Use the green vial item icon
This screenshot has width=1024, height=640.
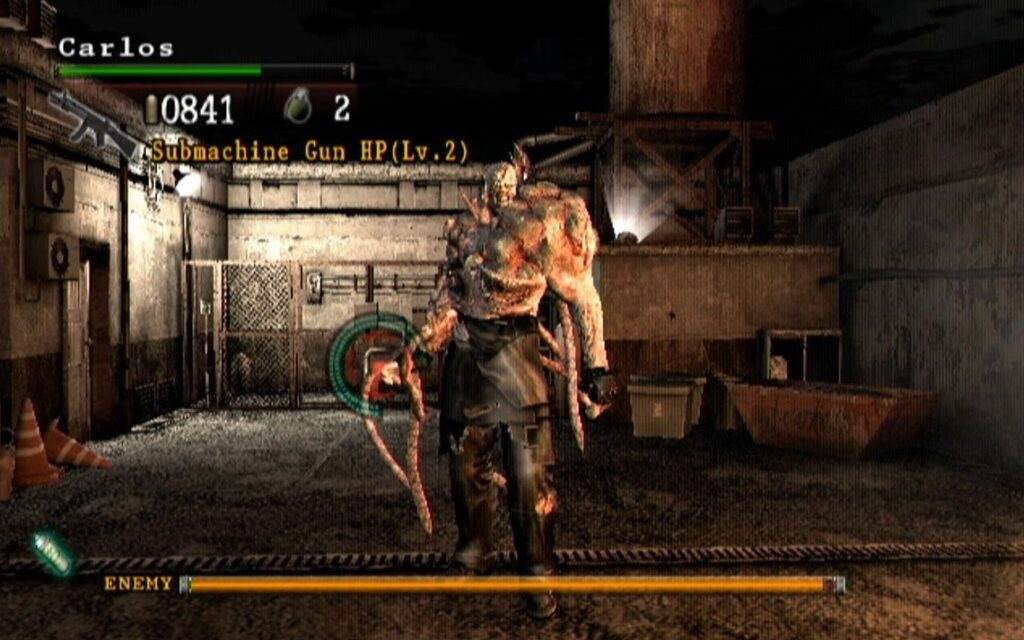(x=54, y=553)
